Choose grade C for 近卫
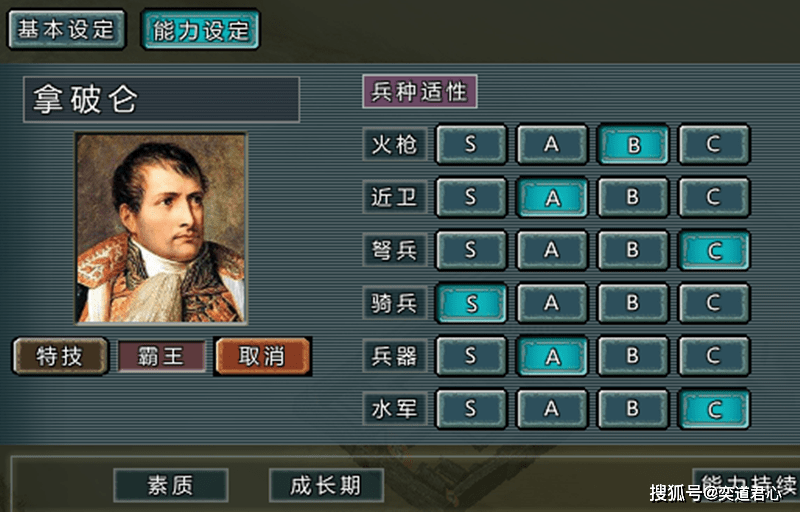The image size is (800, 512). point(713,197)
